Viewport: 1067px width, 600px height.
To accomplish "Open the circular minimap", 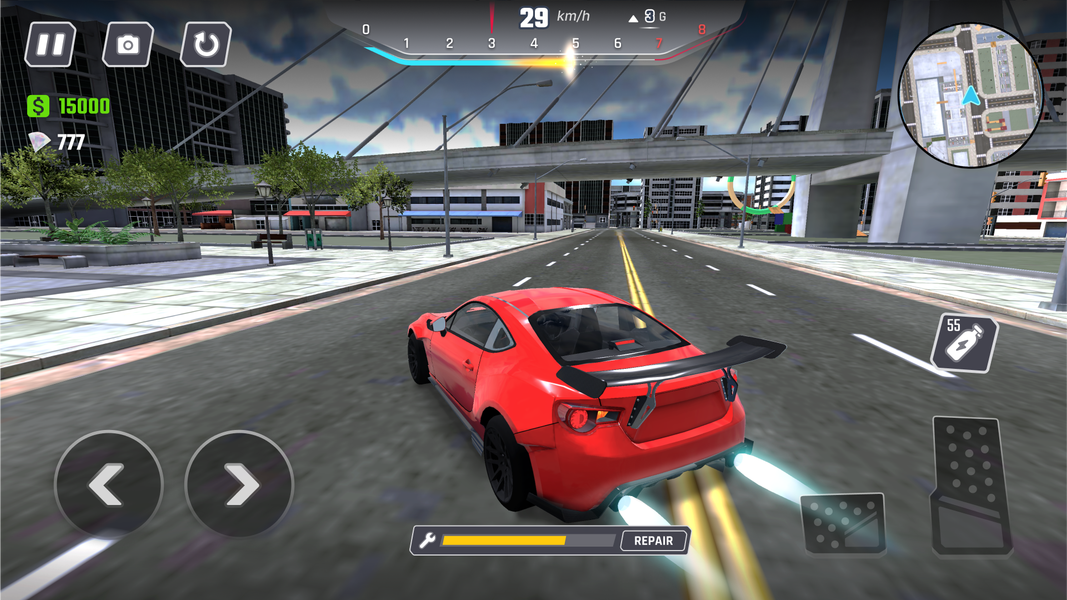I will click(970, 95).
